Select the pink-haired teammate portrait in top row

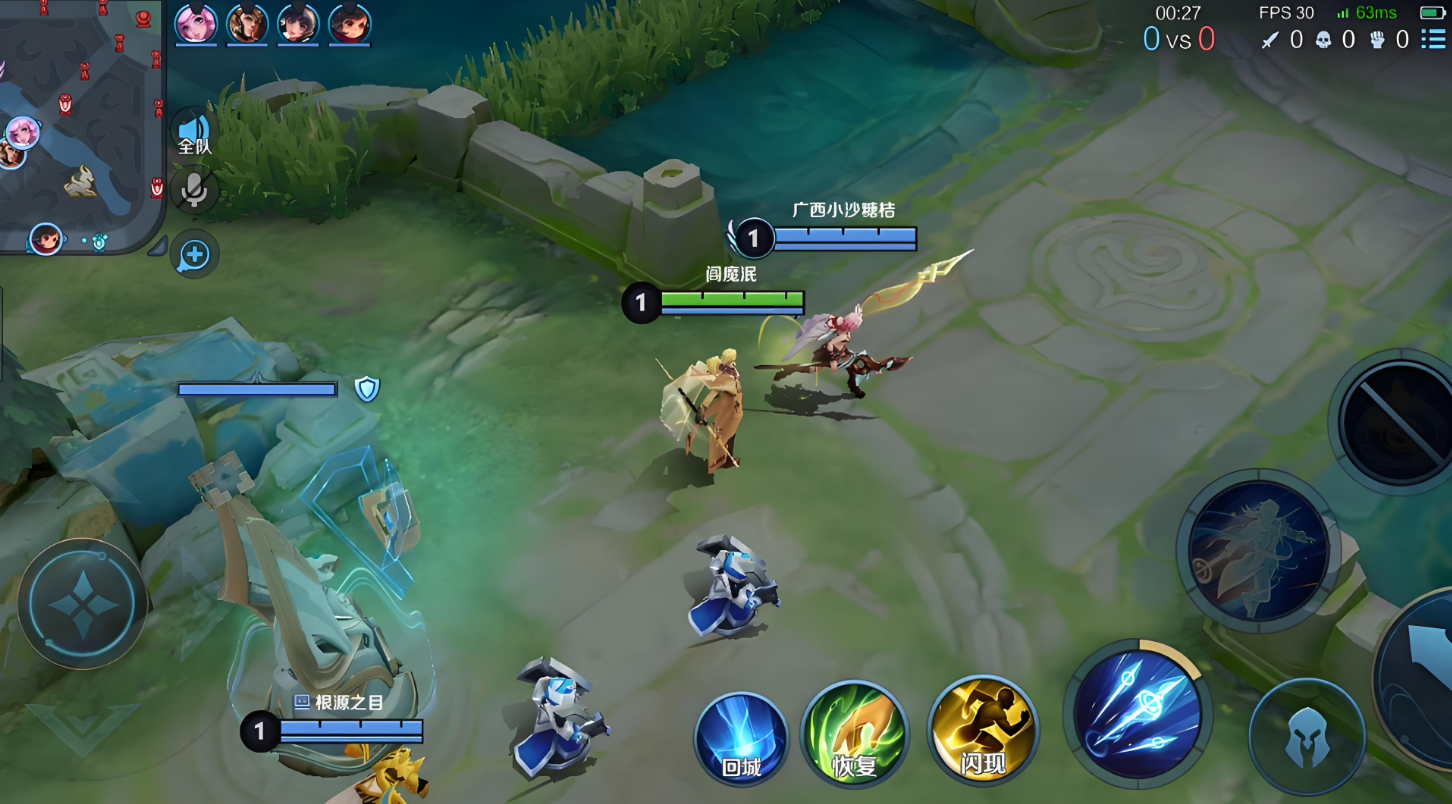(196, 24)
